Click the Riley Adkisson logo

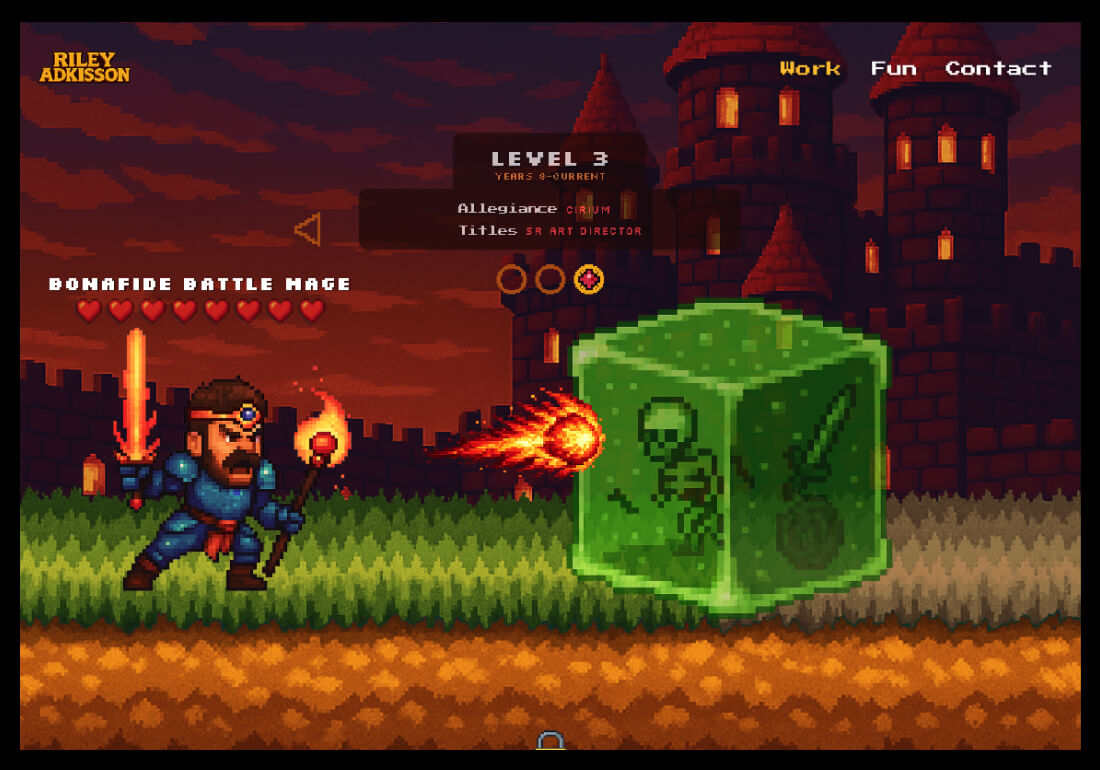coord(85,67)
